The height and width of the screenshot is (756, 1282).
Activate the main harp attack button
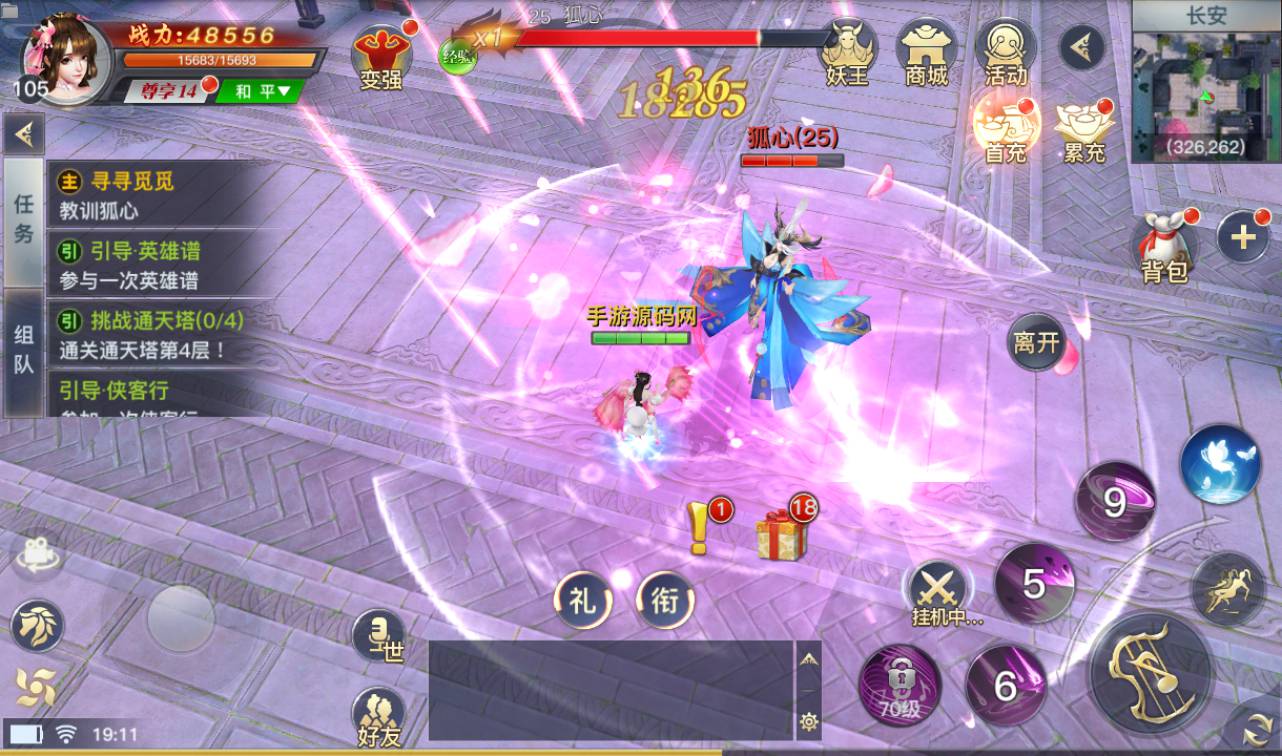coord(1150,672)
